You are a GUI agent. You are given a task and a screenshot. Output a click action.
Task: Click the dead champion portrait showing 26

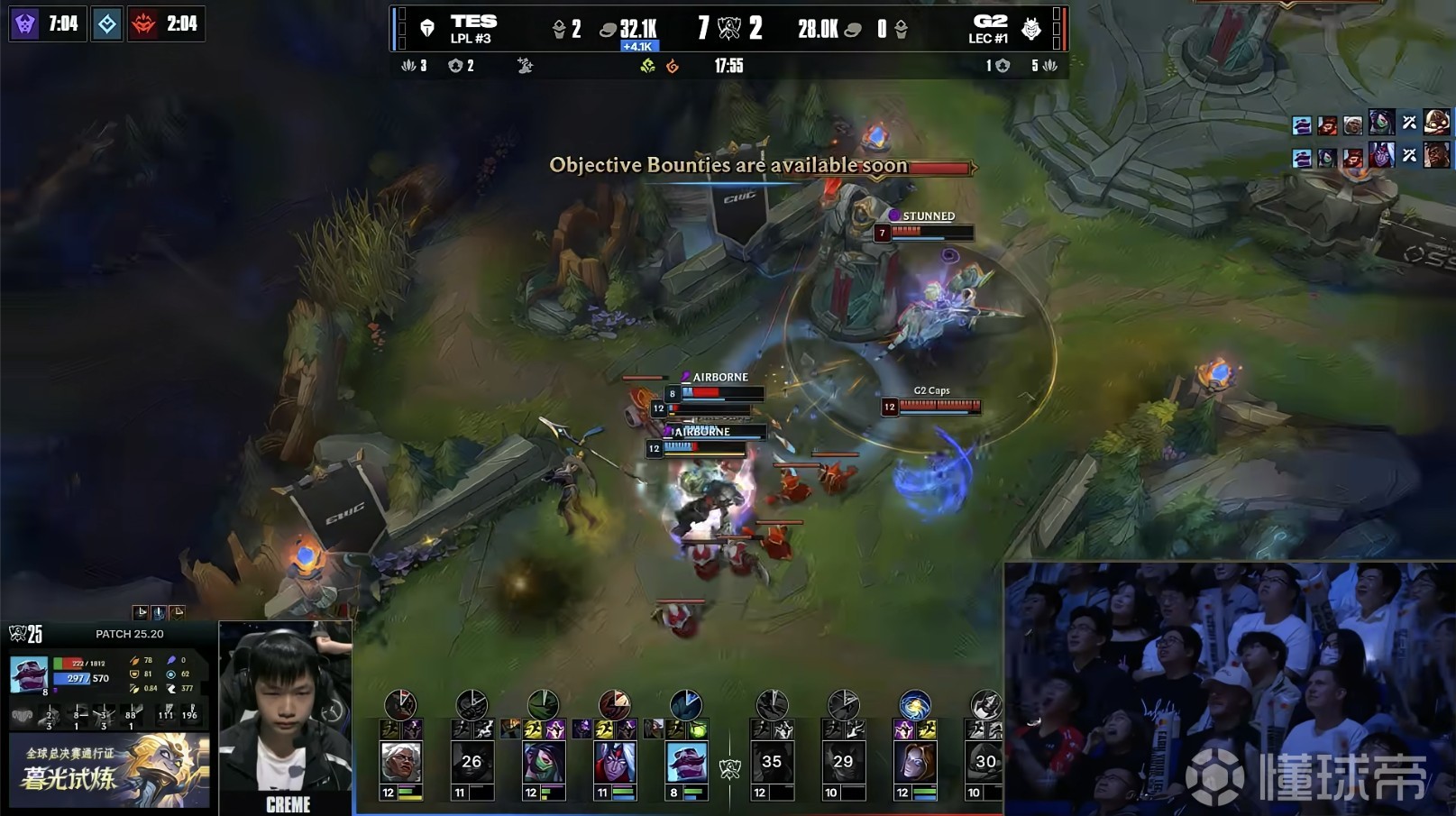(472, 763)
